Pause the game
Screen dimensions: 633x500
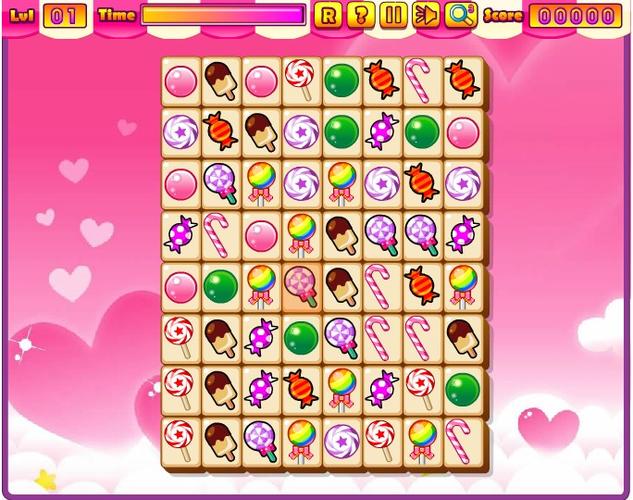[x=394, y=15]
